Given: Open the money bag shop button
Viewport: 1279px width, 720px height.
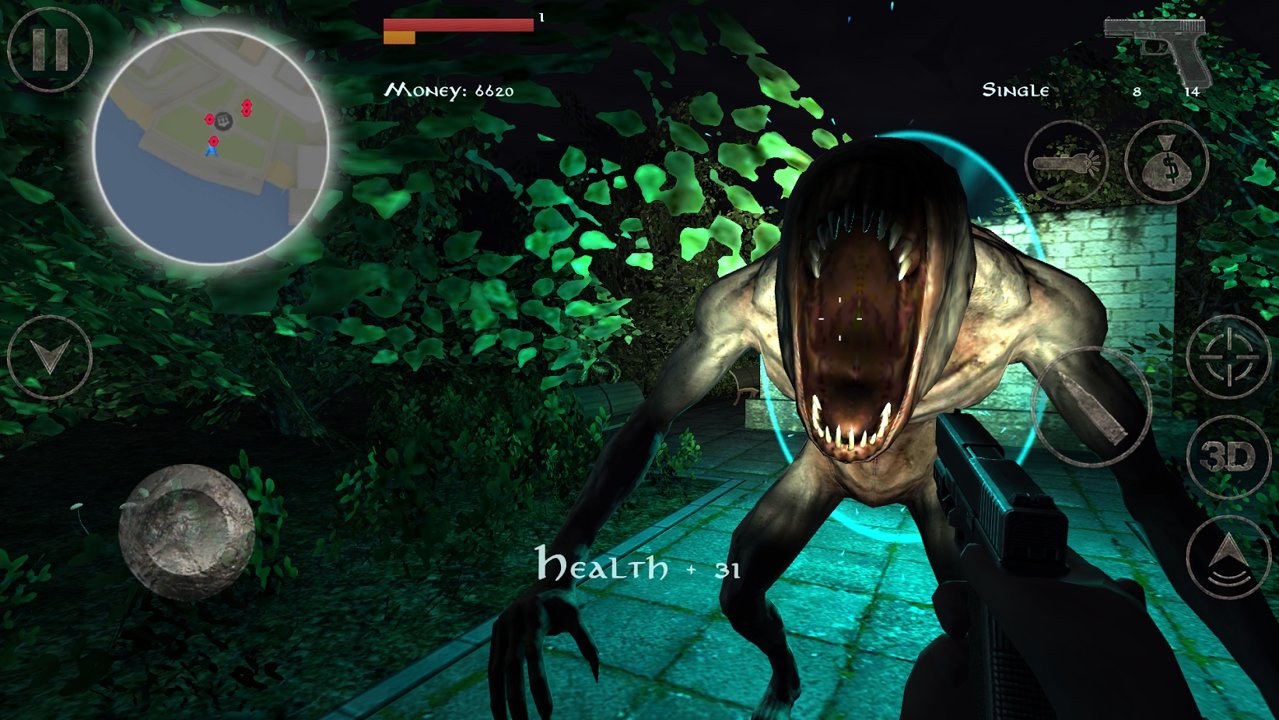Looking at the screenshot, I should [x=1166, y=162].
